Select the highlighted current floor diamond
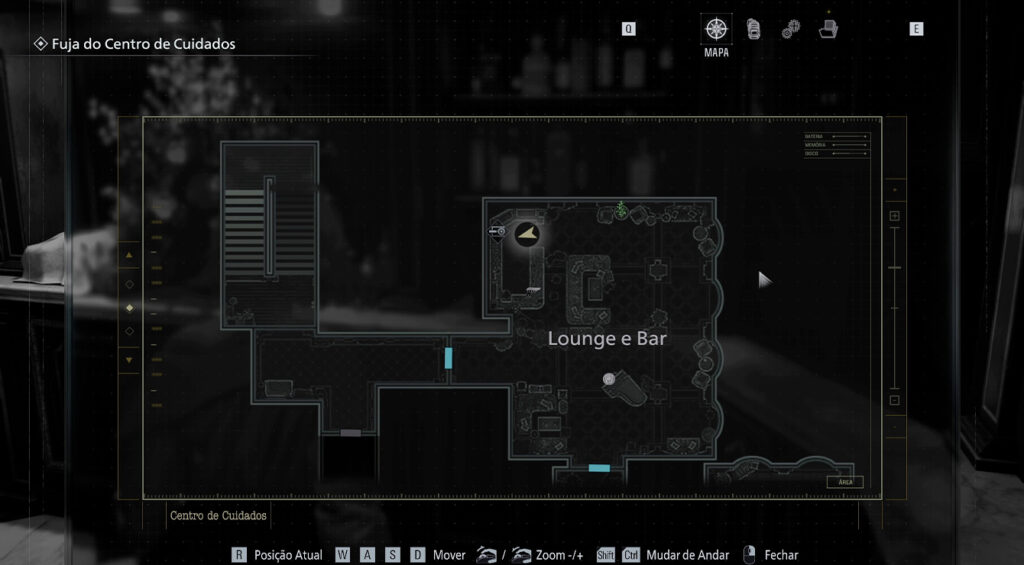The height and width of the screenshot is (565, 1024). (128, 307)
